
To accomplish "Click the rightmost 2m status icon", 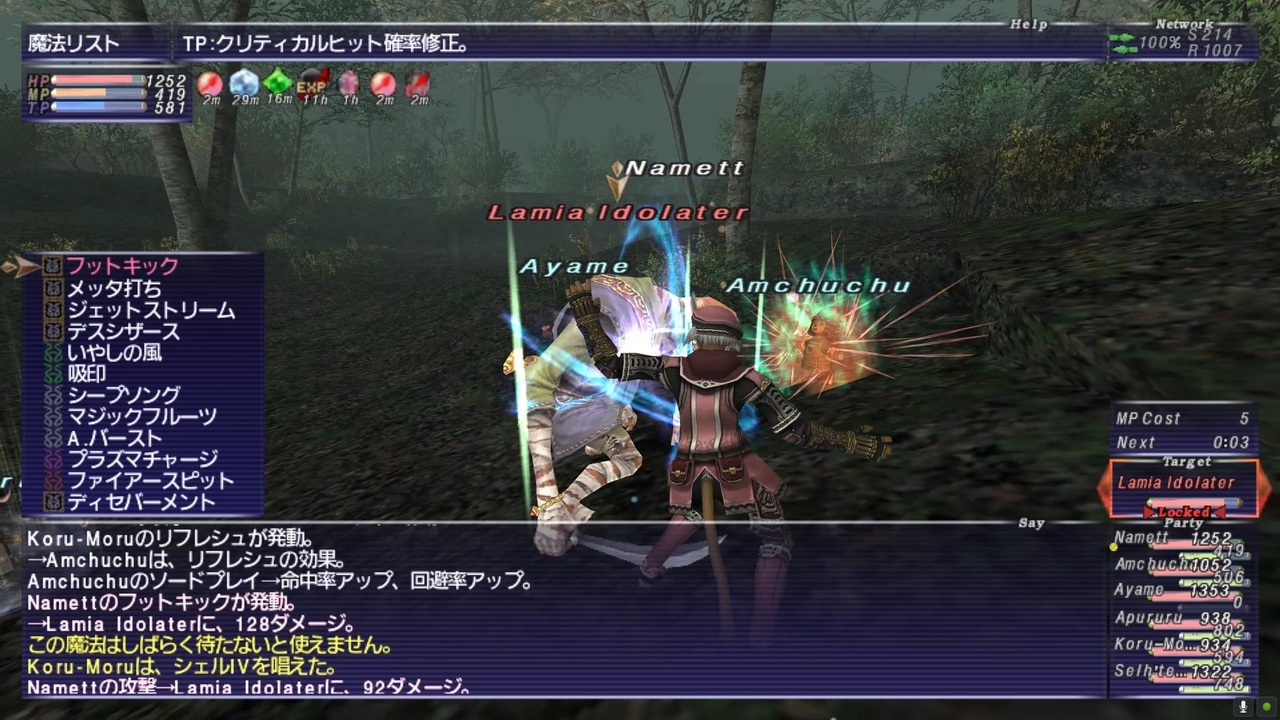I will [x=416, y=87].
